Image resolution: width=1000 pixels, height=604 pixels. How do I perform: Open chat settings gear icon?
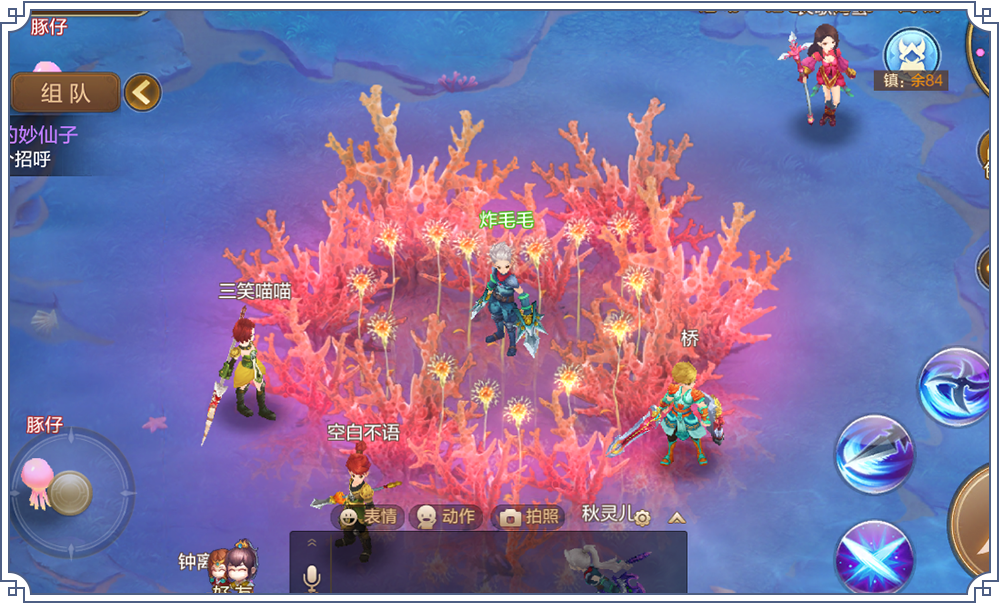pos(642,517)
